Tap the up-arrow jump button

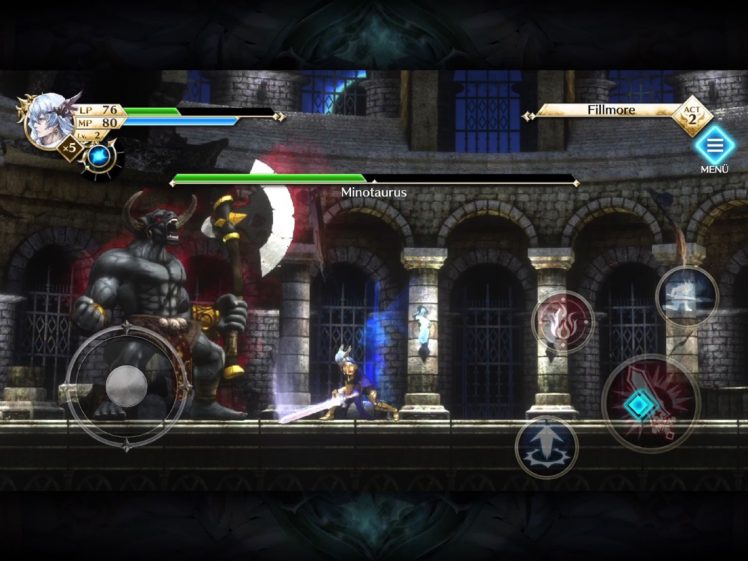(x=546, y=447)
